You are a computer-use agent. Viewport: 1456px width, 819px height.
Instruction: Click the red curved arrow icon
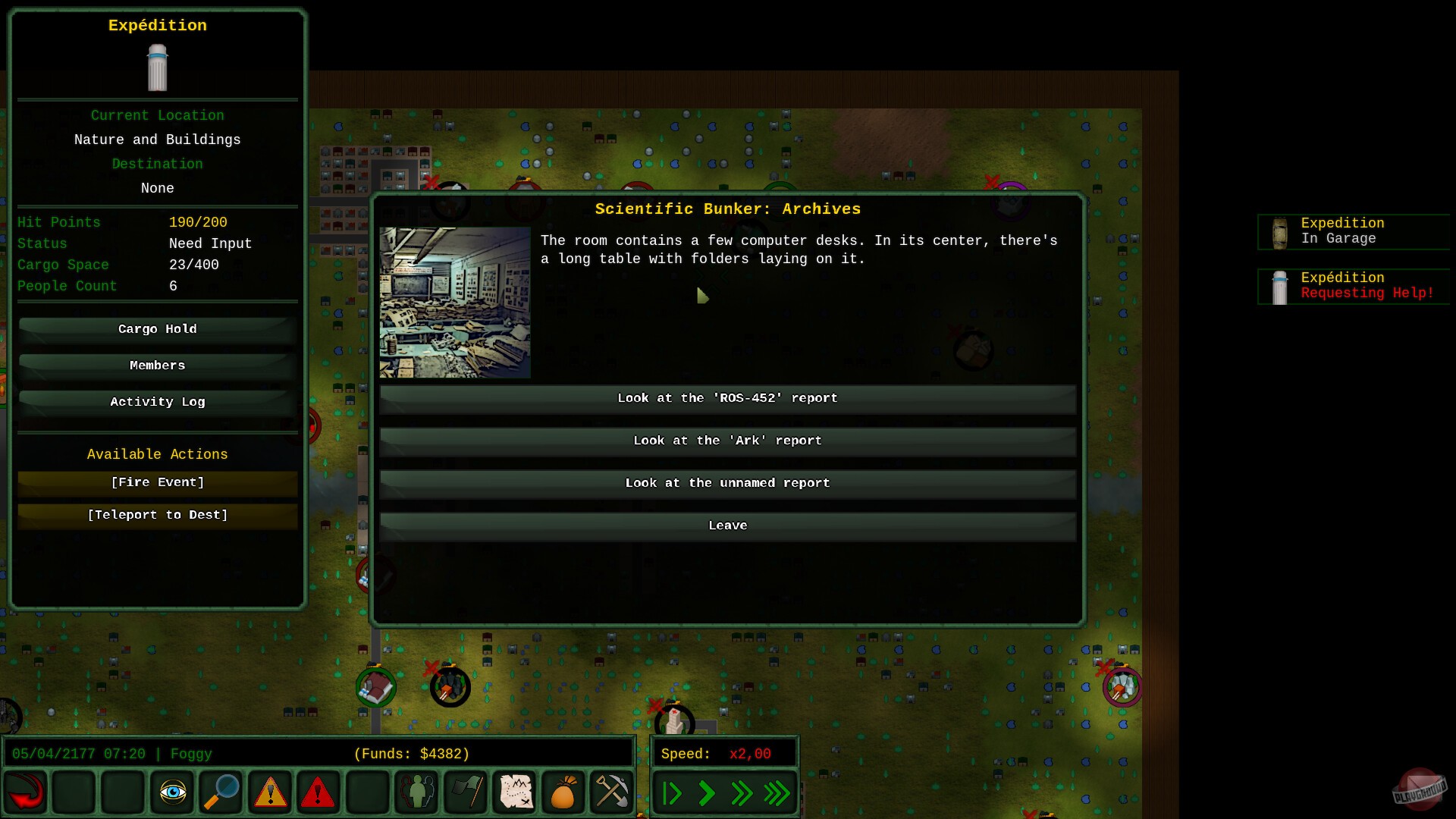26,792
